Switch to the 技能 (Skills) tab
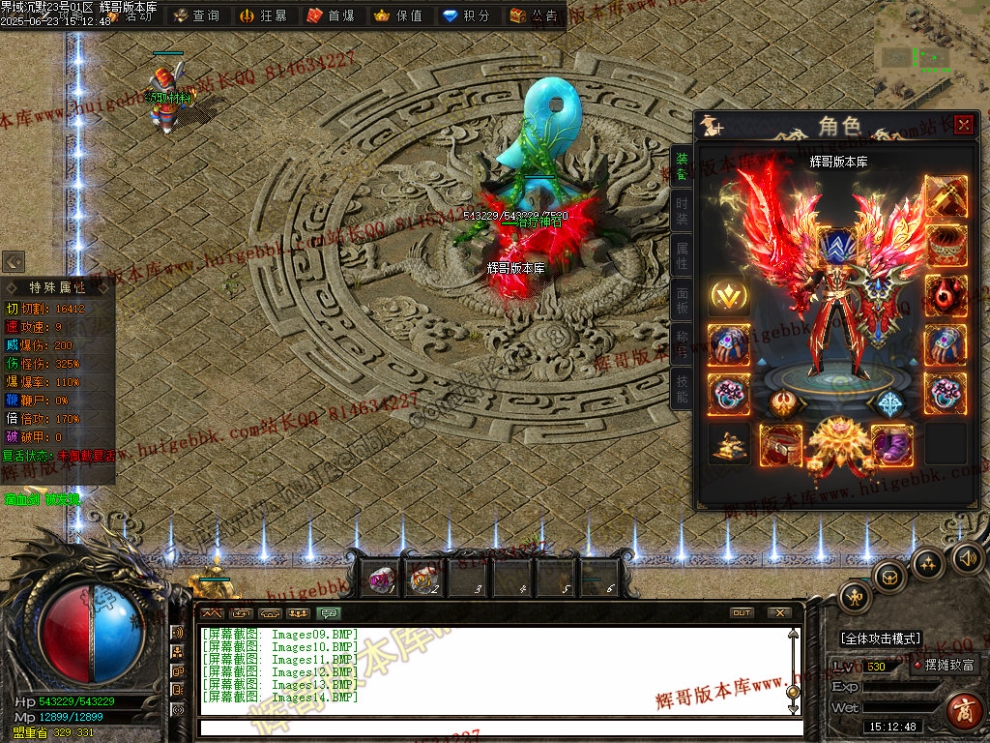 click(x=682, y=389)
